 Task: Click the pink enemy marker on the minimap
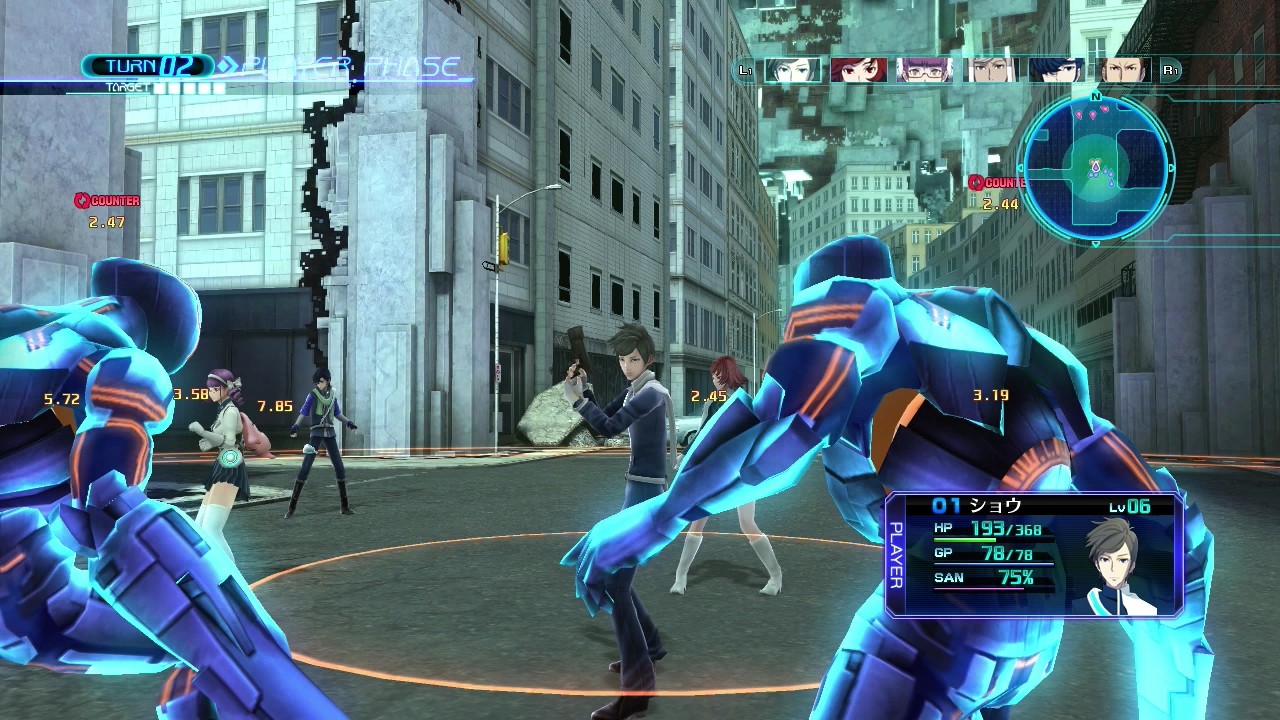point(1093,114)
